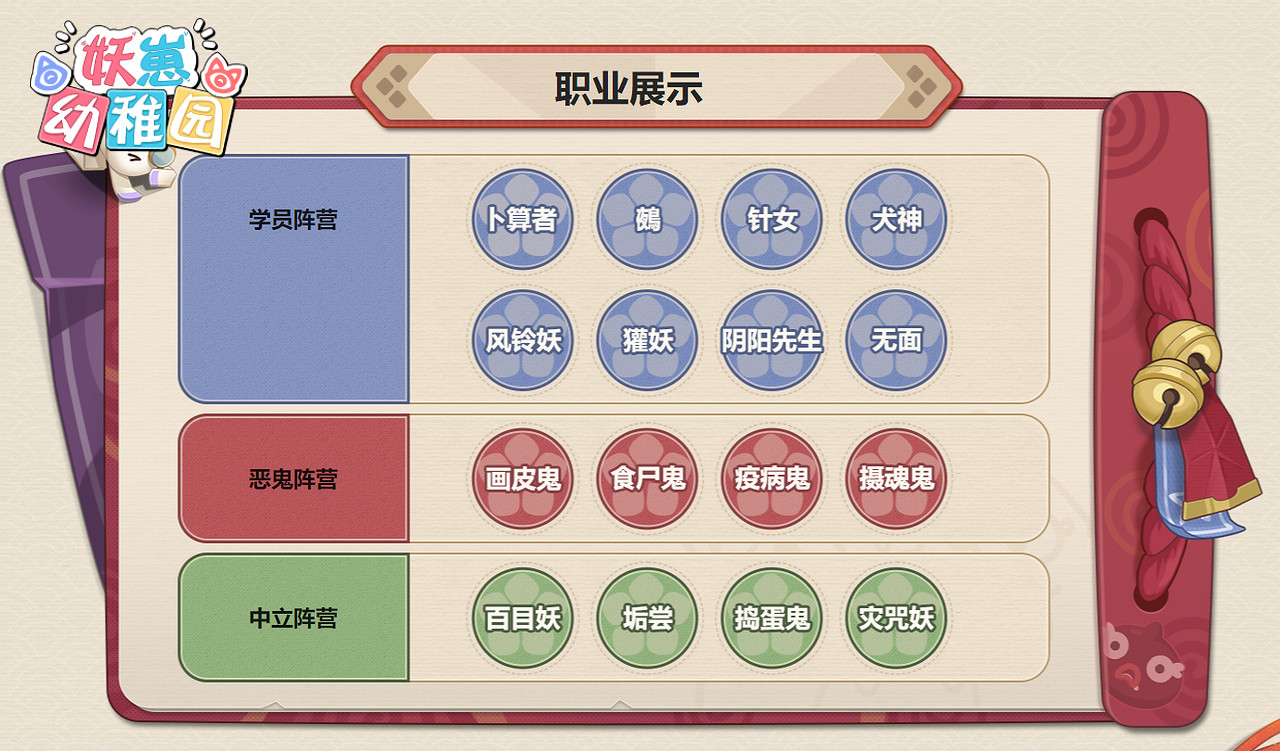Image resolution: width=1280 pixels, height=751 pixels.
Task: Click the 无面 role icon
Action: [x=895, y=341]
